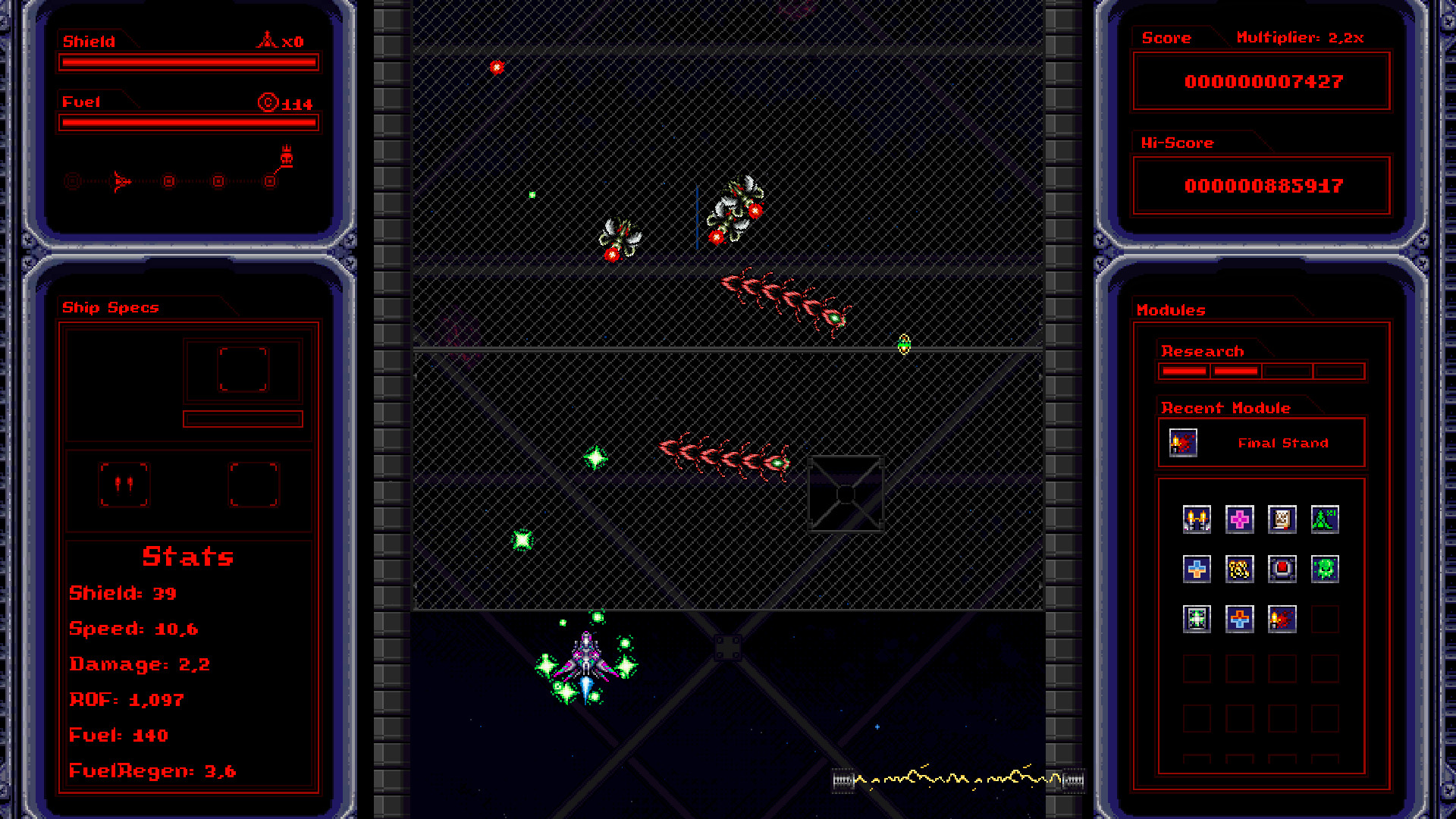Click the third Research progress segment
This screenshot has width=1456, height=819.
point(1288,371)
